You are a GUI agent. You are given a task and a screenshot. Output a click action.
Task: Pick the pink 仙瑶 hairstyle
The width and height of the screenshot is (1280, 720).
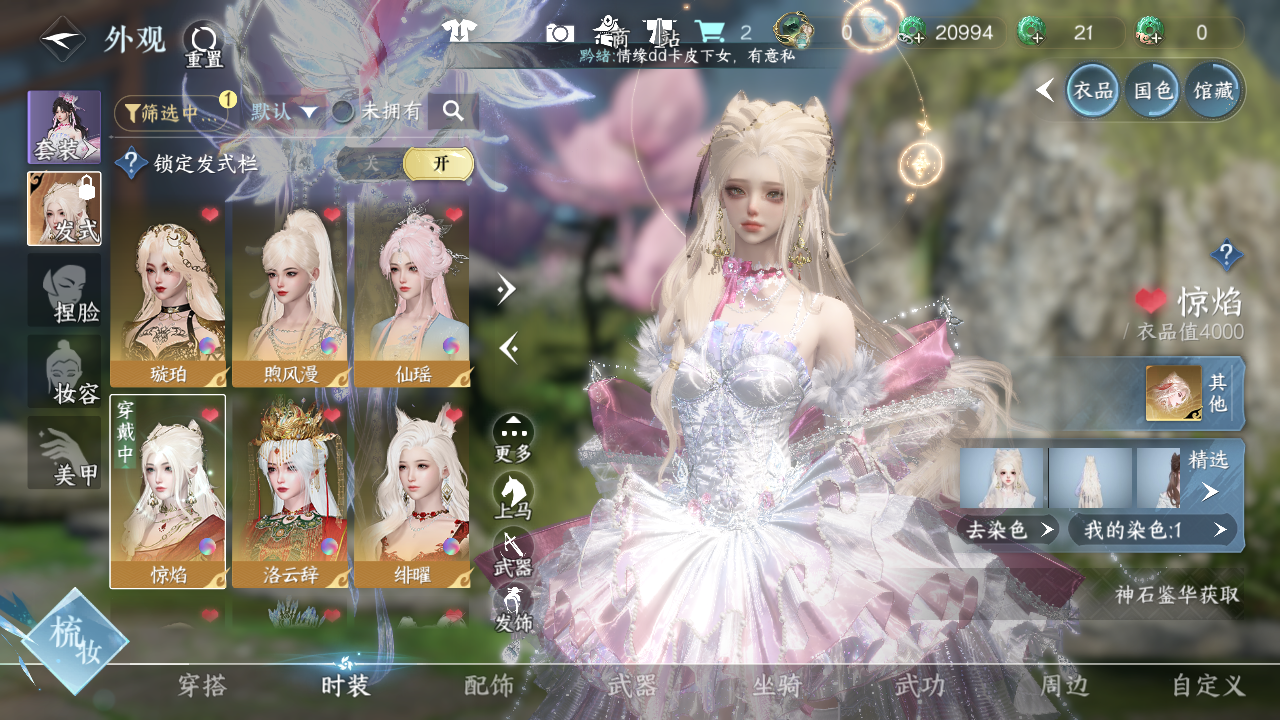point(412,293)
